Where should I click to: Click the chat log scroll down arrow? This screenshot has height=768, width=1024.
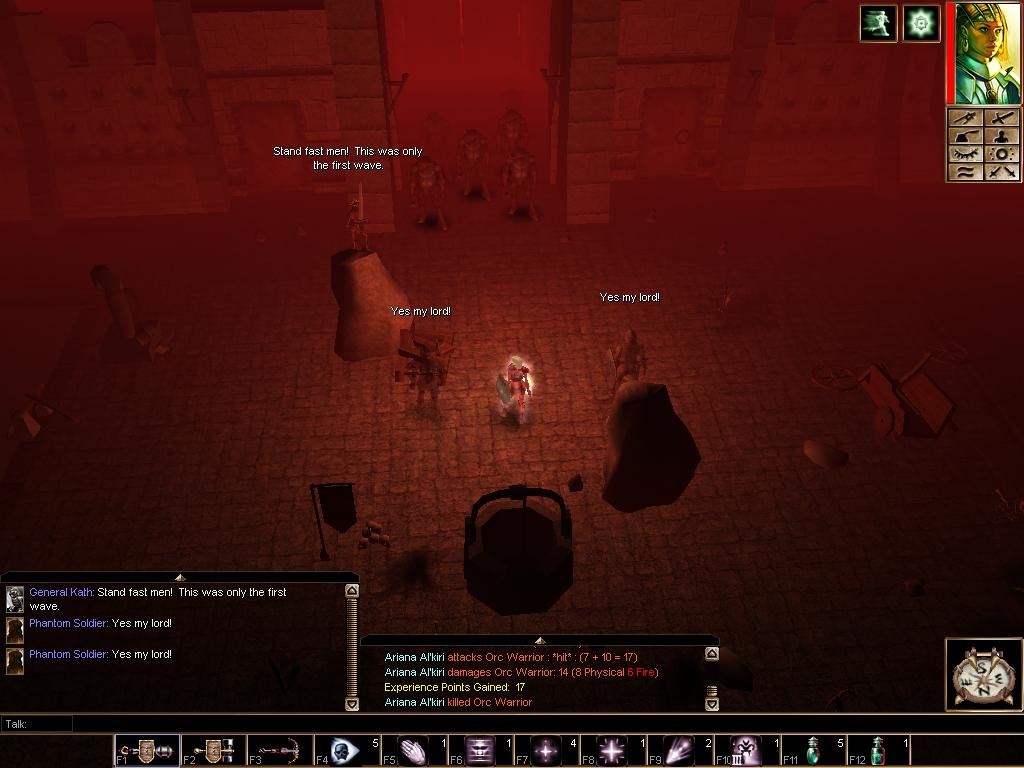[x=351, y=704]
